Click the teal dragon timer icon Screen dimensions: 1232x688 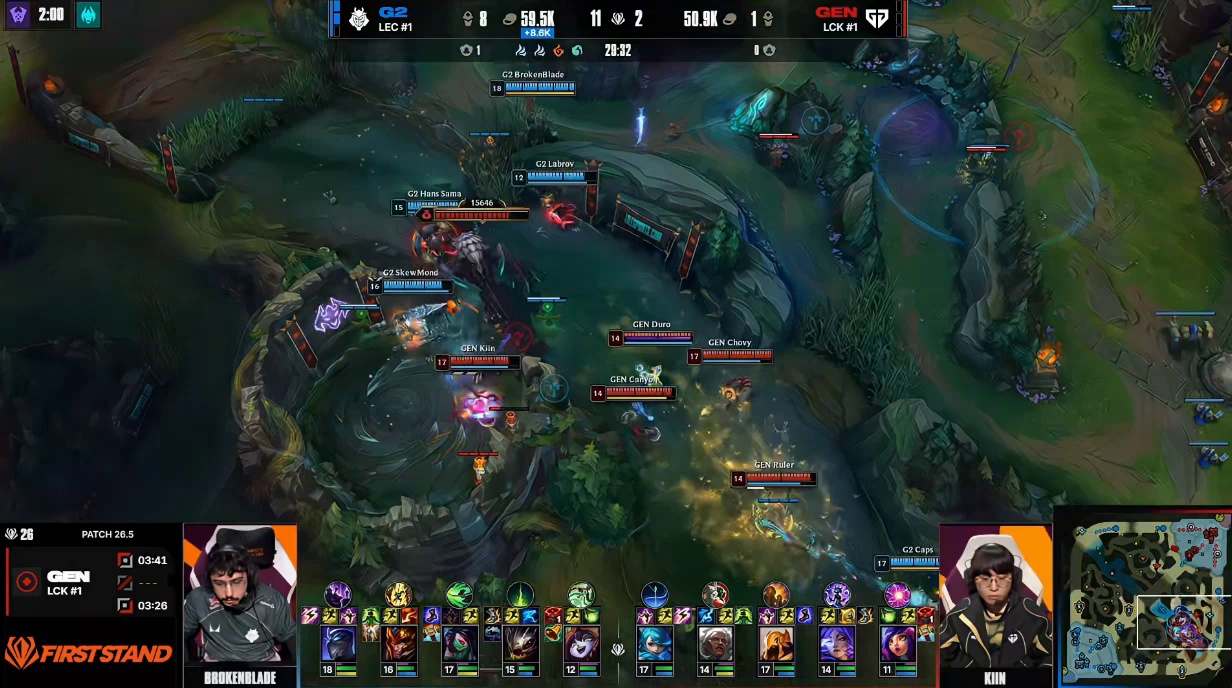point(88,14)
